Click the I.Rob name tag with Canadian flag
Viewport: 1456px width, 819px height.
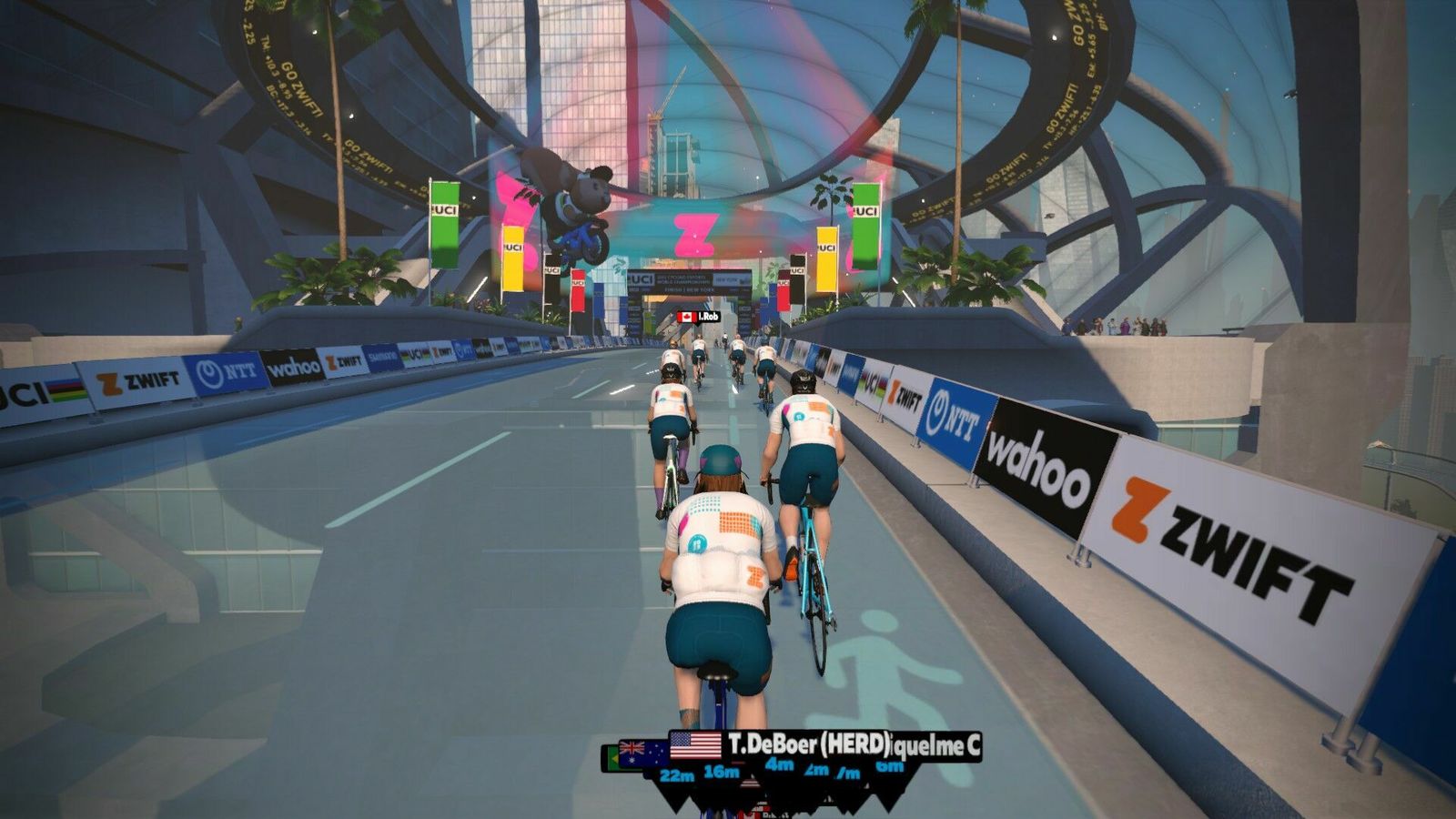700,317
